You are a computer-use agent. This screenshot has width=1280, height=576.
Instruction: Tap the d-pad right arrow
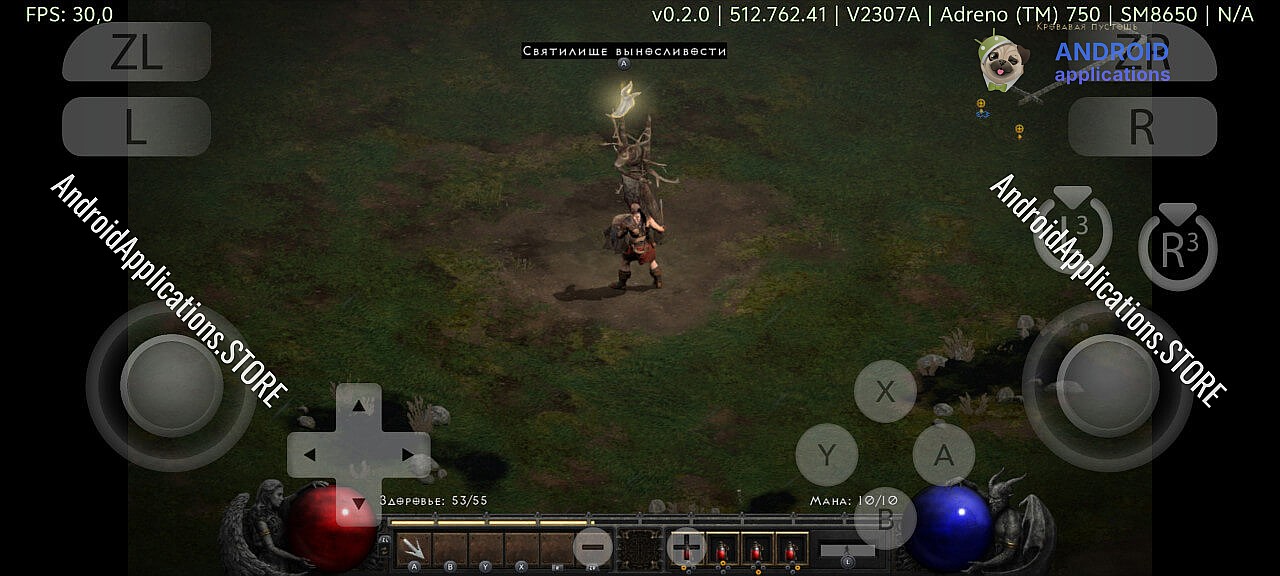(407, 455)
